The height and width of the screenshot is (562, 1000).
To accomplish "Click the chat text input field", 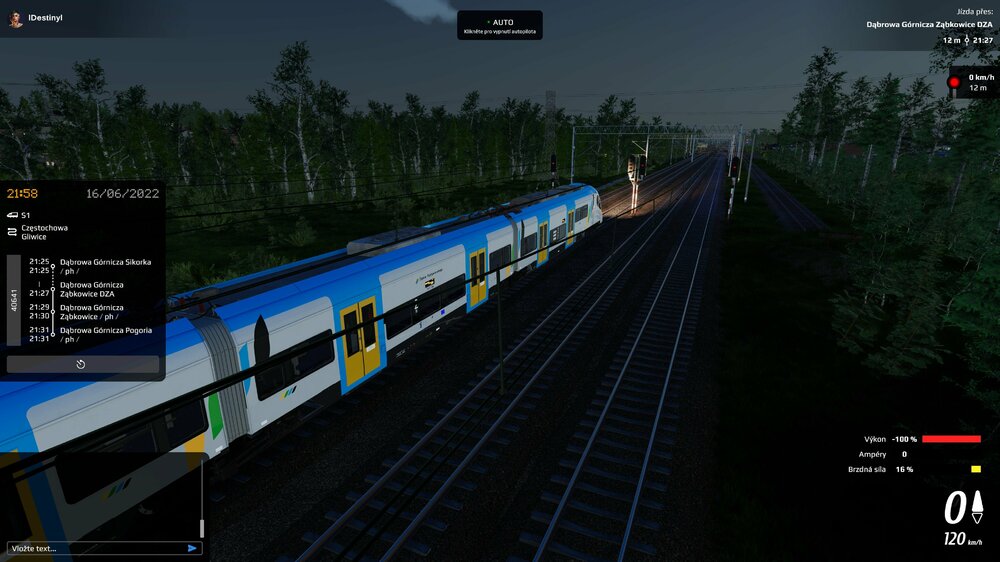I will (95, 548).
